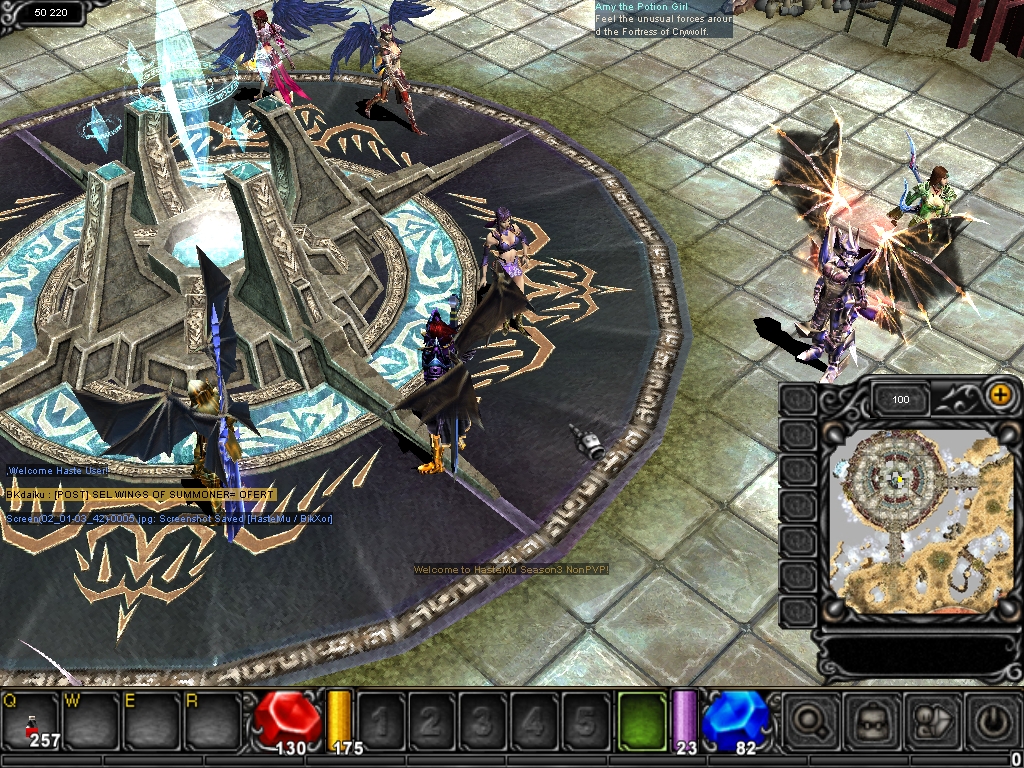Choose skill hotbar slot number 3
This screenshot has width=1024, height=768.
click(483, 719)
